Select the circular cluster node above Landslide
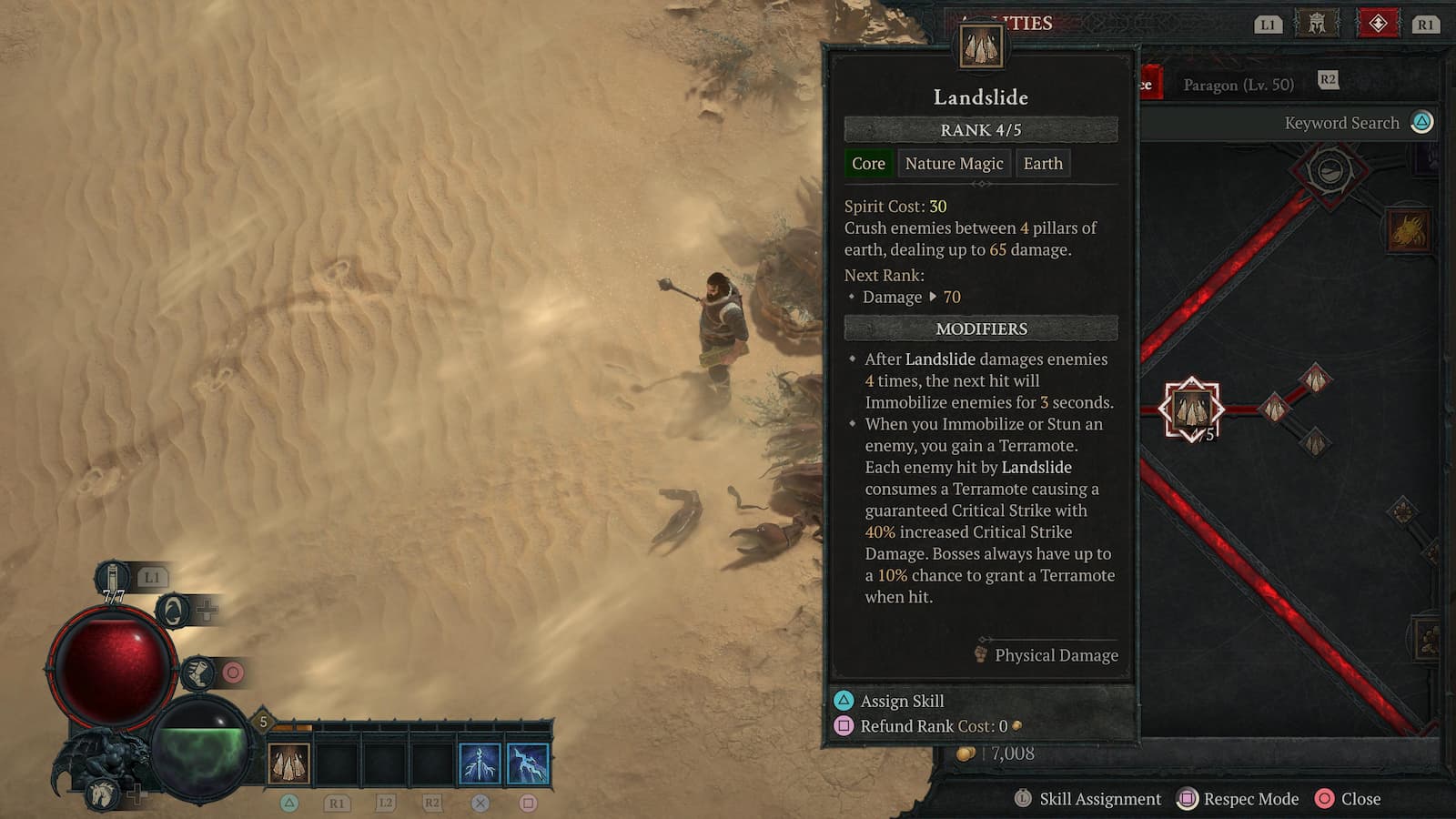This screenshot has height=819, width=1456. pyautogui.click(x=1330, y=170)
